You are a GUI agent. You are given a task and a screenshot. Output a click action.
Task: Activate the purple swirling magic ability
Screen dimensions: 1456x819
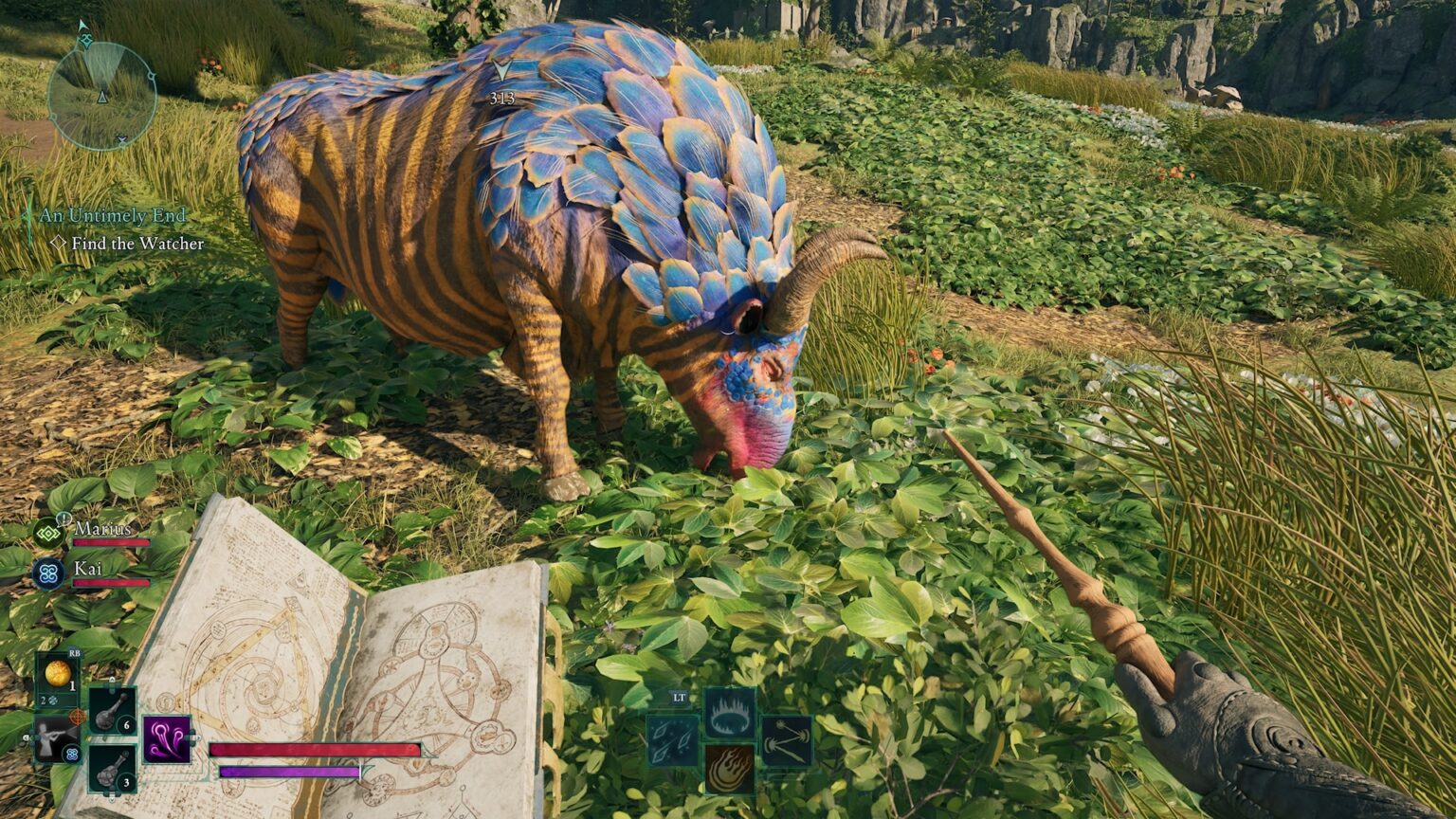pyautogui.click(x=167, y=739)
